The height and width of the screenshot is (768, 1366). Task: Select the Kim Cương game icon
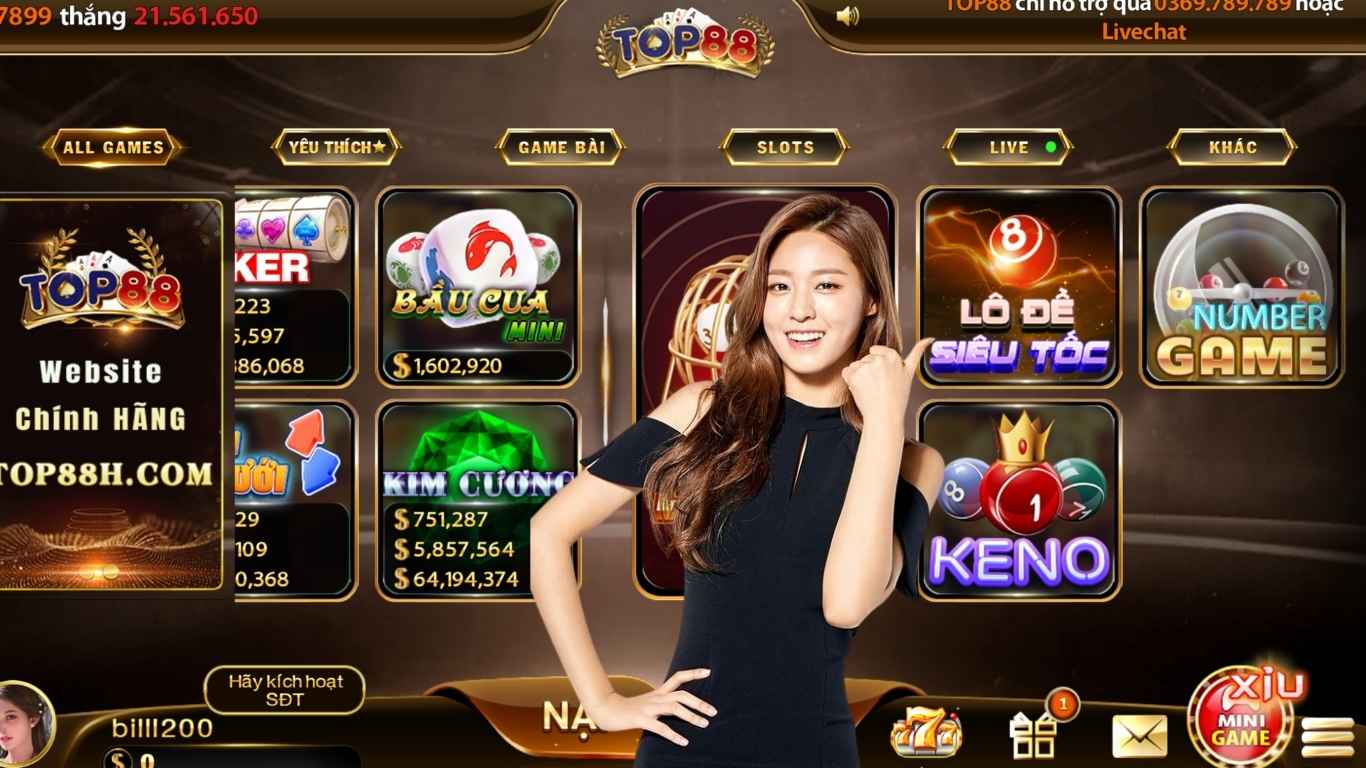click(478, 500)
